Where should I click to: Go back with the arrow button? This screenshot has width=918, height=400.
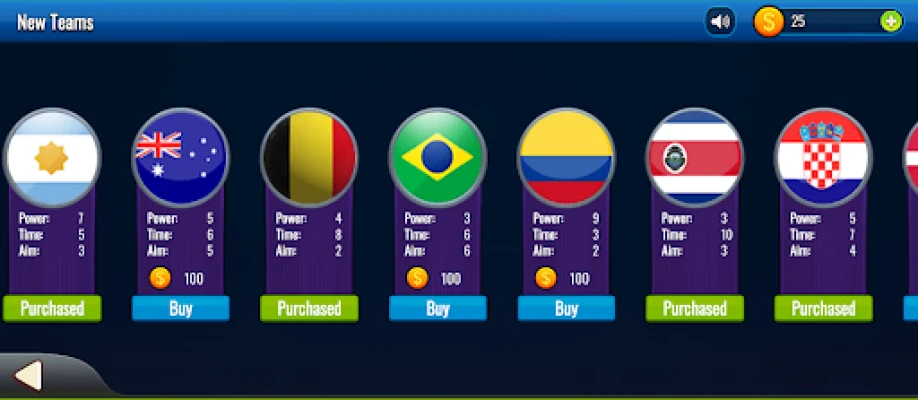(x=29, y=376)
